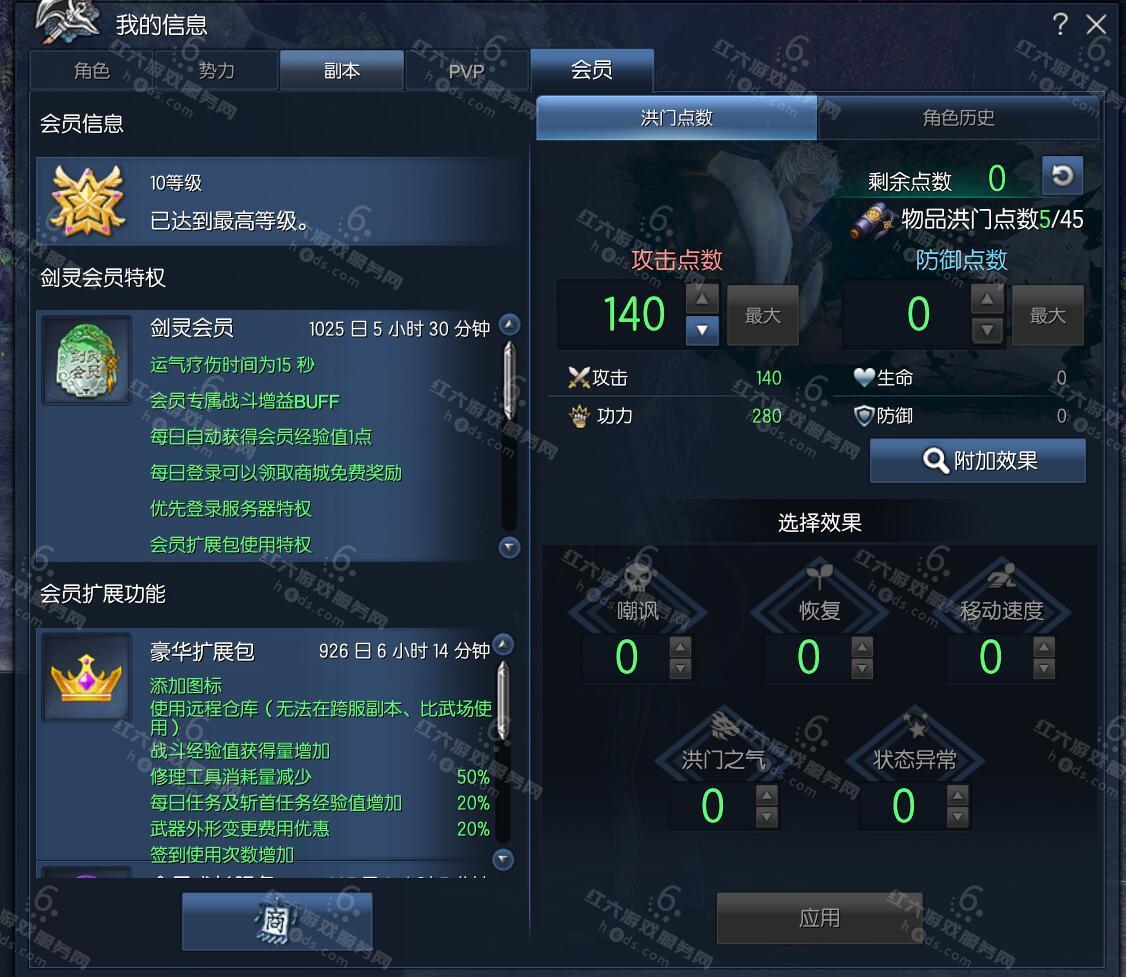Viewport: 1126px width, 977px height.
Task: Raise the 嘲讽 effect value
Action: (680, 647)
